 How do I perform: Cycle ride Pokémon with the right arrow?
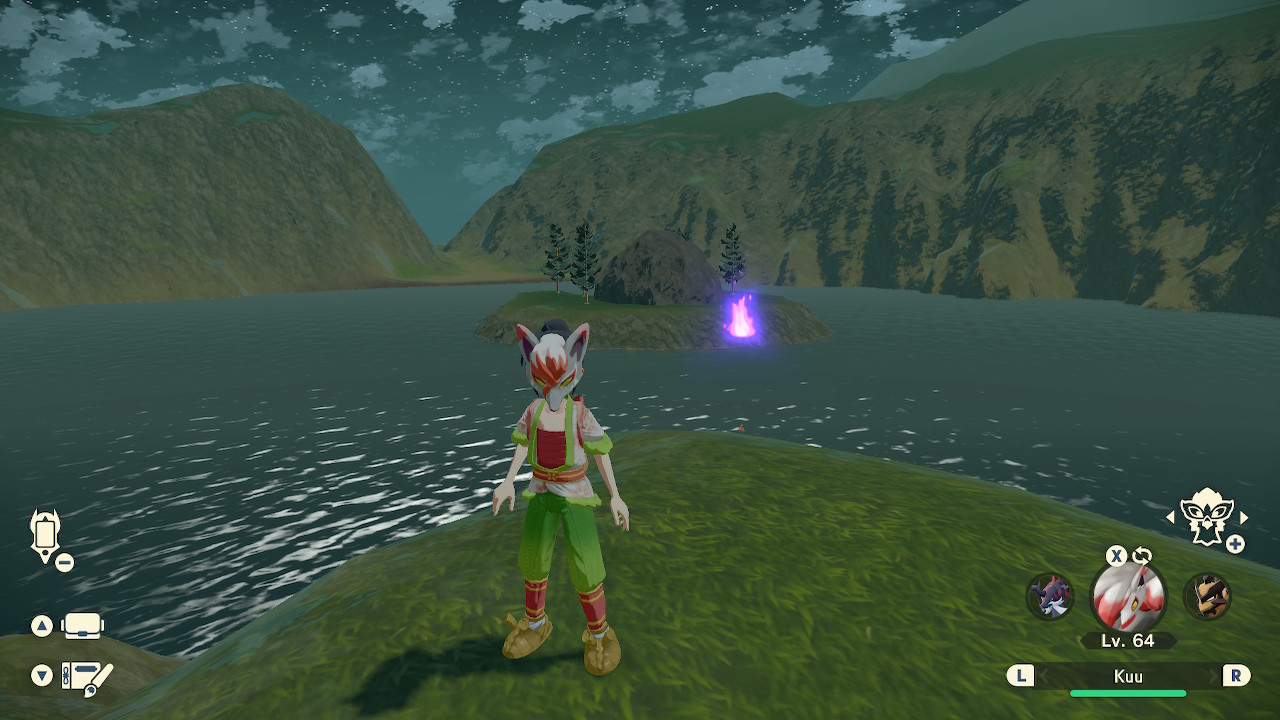pyautogui.click(x=1244, y=517)
